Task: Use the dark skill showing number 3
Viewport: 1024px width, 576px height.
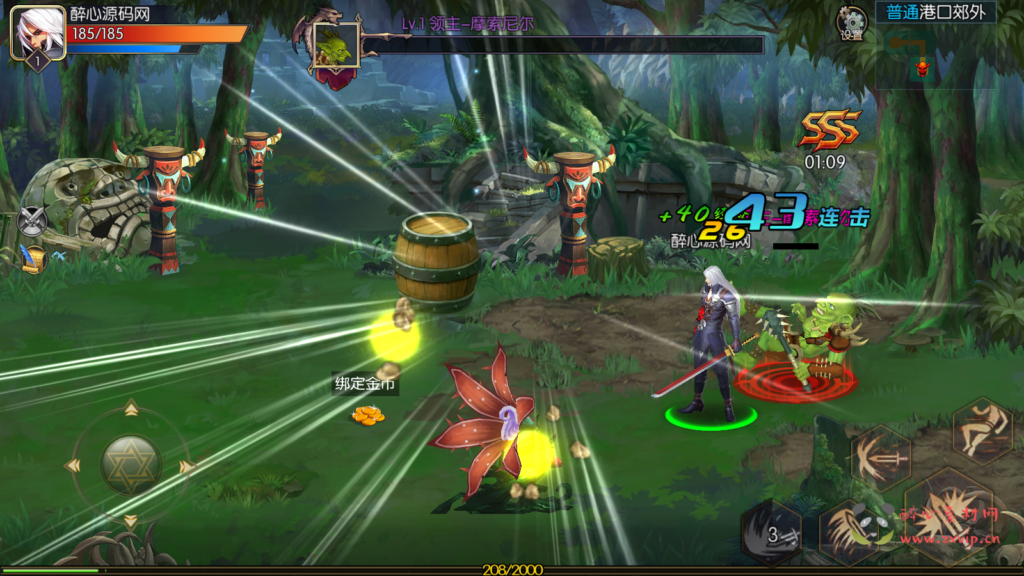Action: pos(771,533)
